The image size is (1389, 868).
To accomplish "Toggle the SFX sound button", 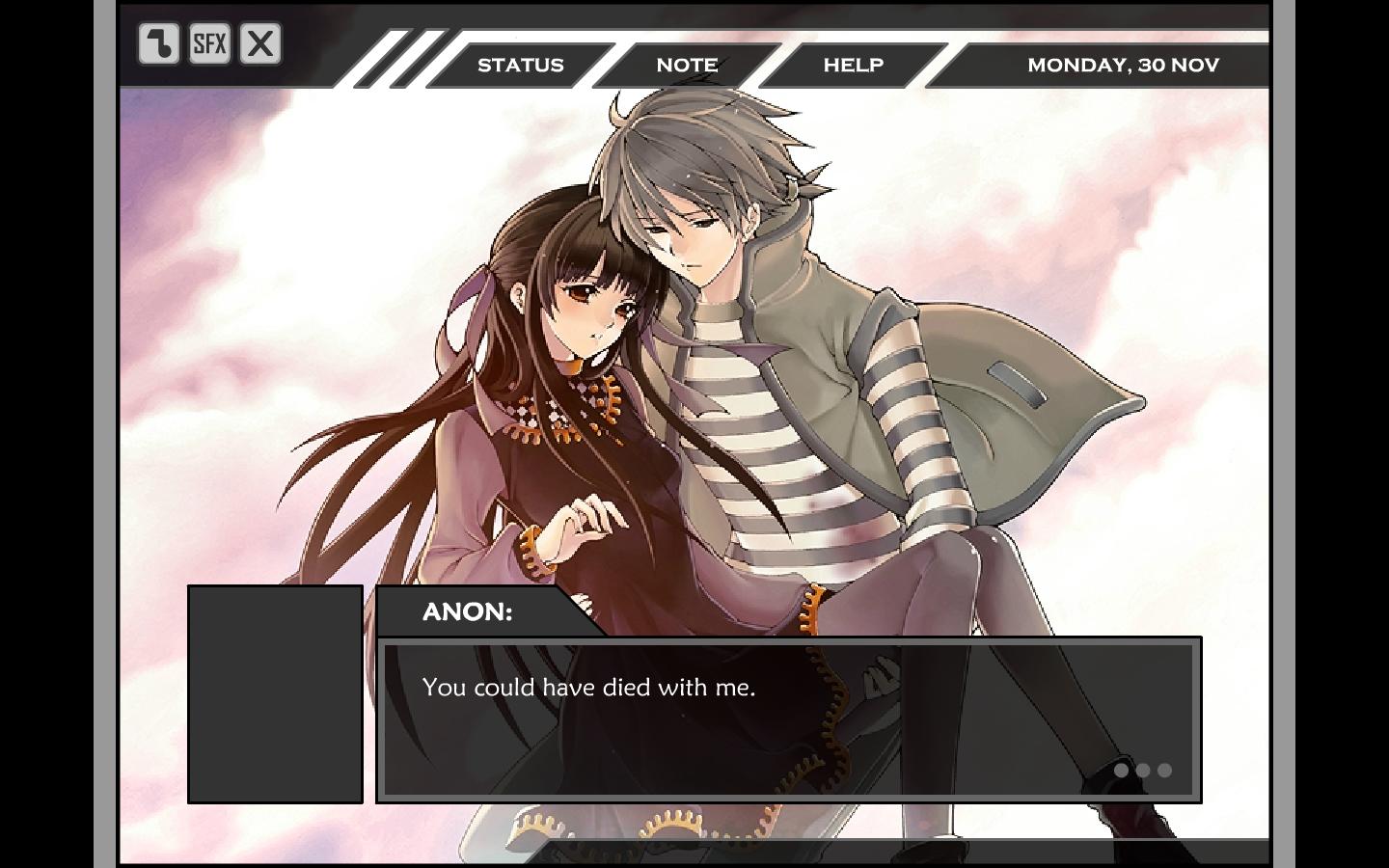I will point(209,43).
